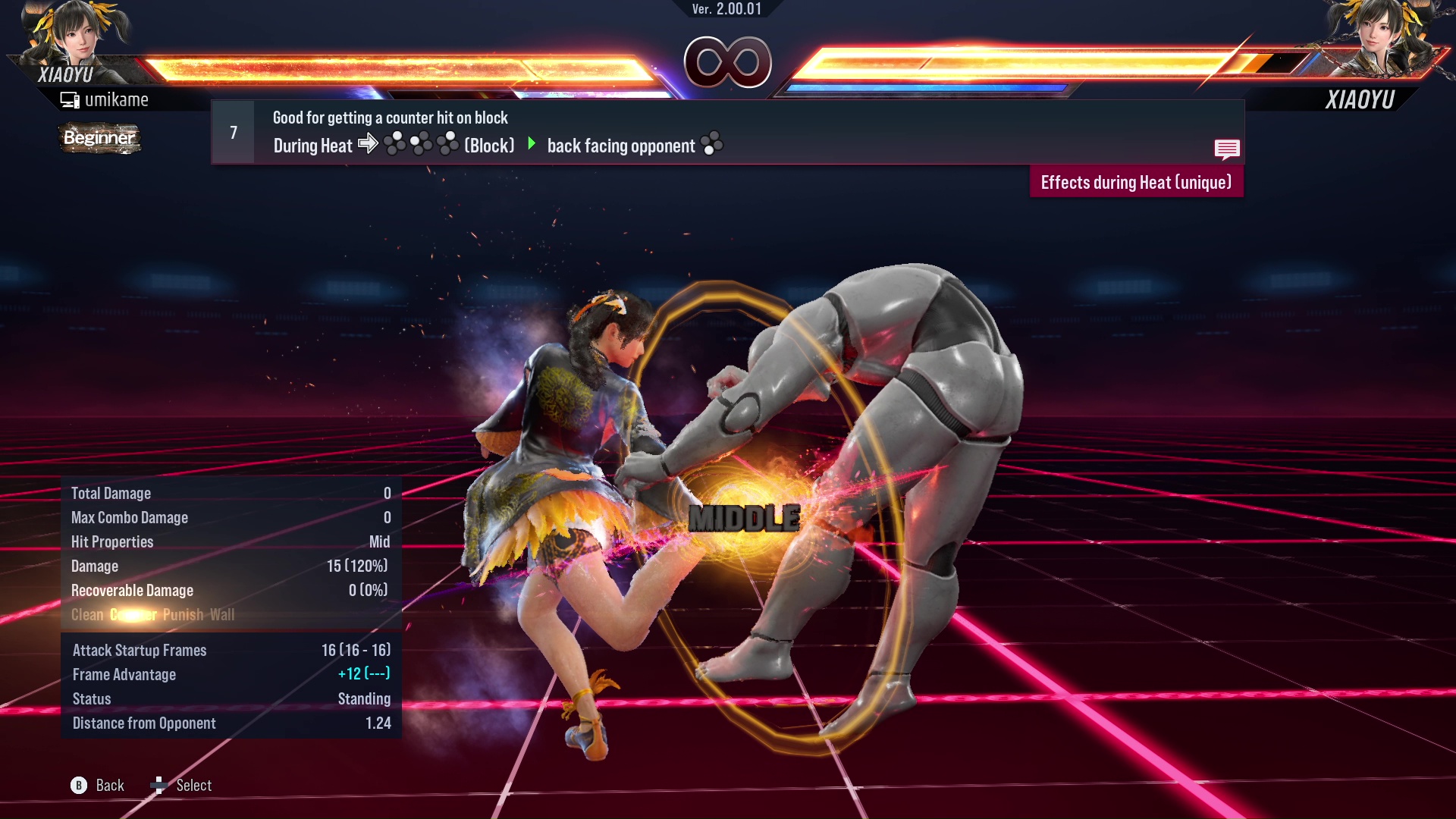Click the speech bubble comment icon
Image resolution: width=1456 pixels, height=819 pixels.
coord(1227,149)
